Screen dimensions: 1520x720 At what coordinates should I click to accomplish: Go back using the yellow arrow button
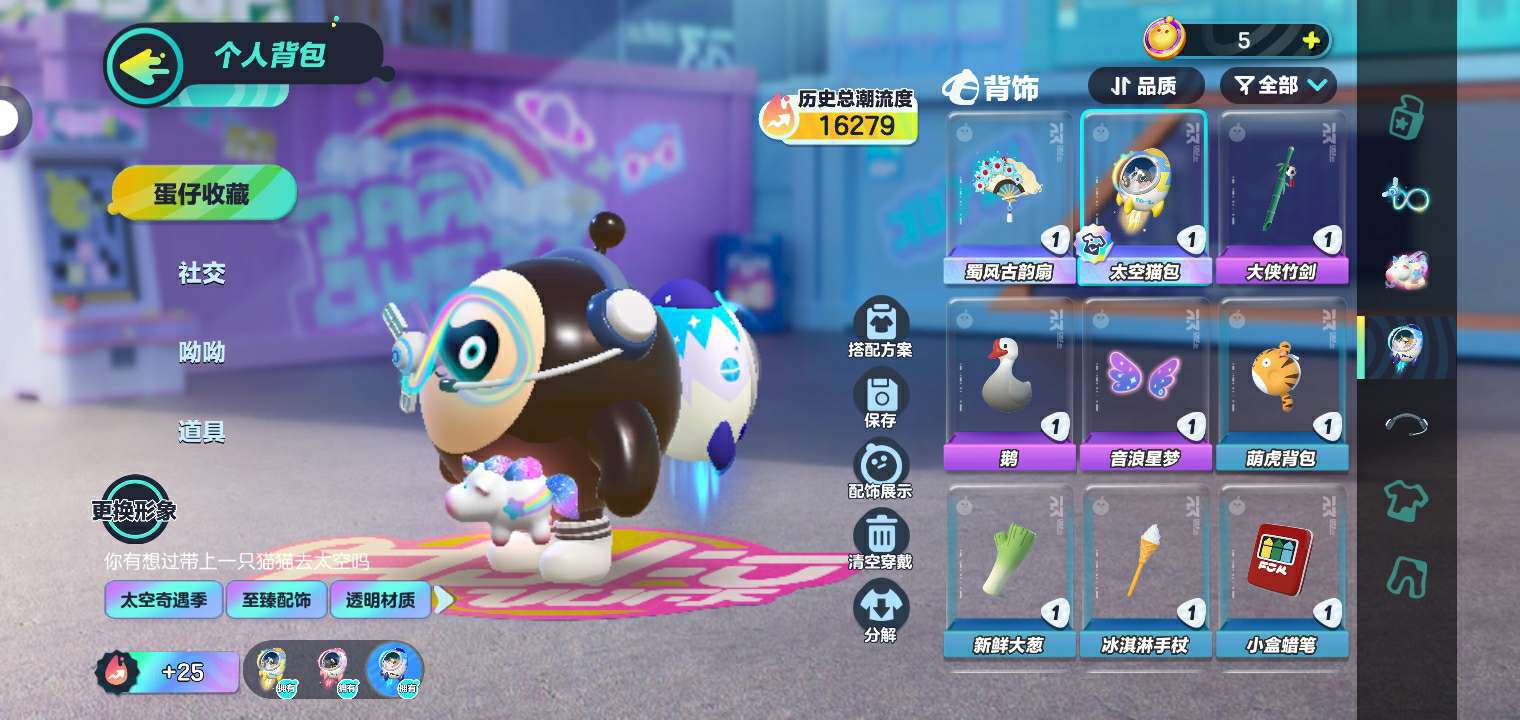[145, 66]
